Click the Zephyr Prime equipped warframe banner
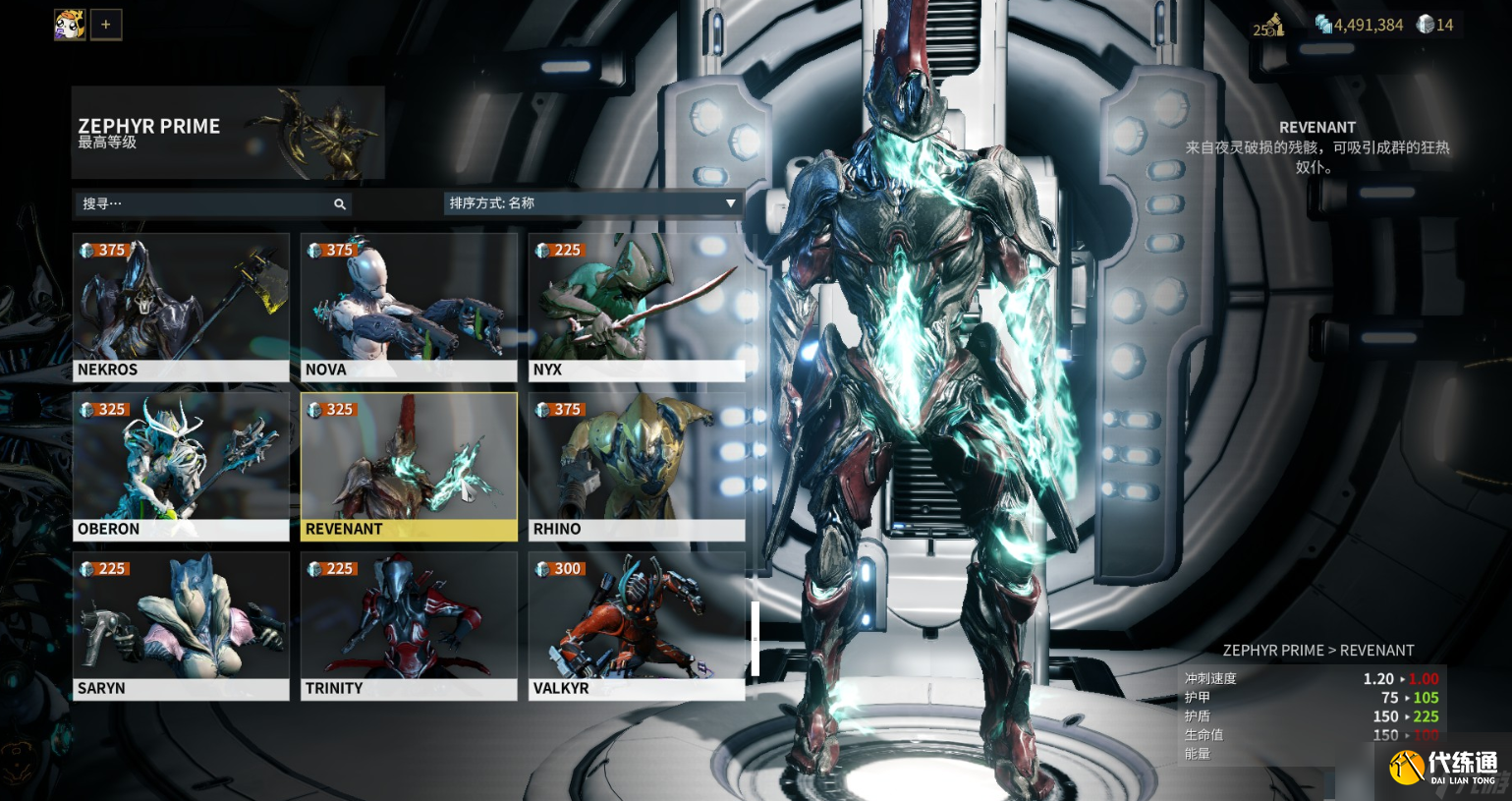Image resolution: width=1512 pixels, height=801 pixels. pyautogui.click(x=228, y=133)
